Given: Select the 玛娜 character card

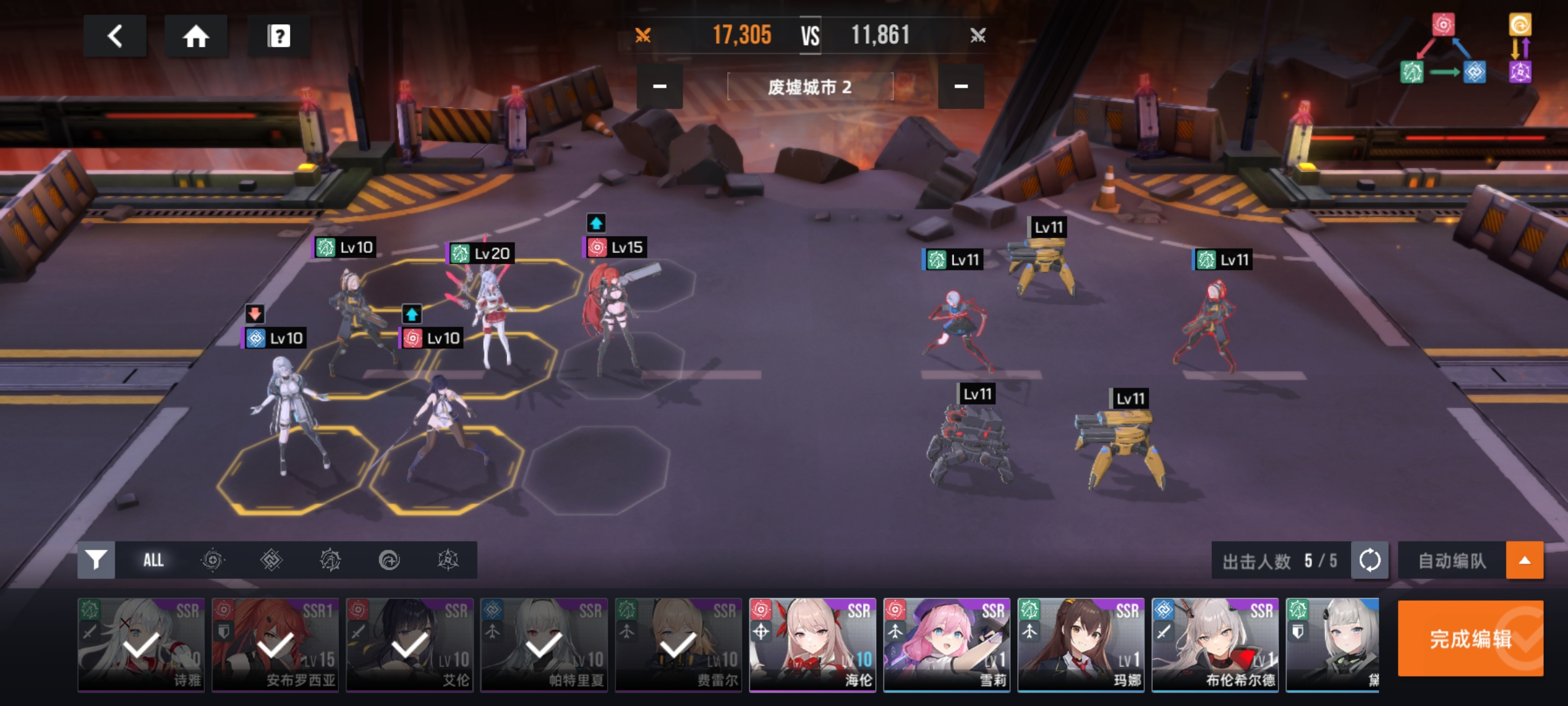Looking at the screenshot, I should 1081,644.
